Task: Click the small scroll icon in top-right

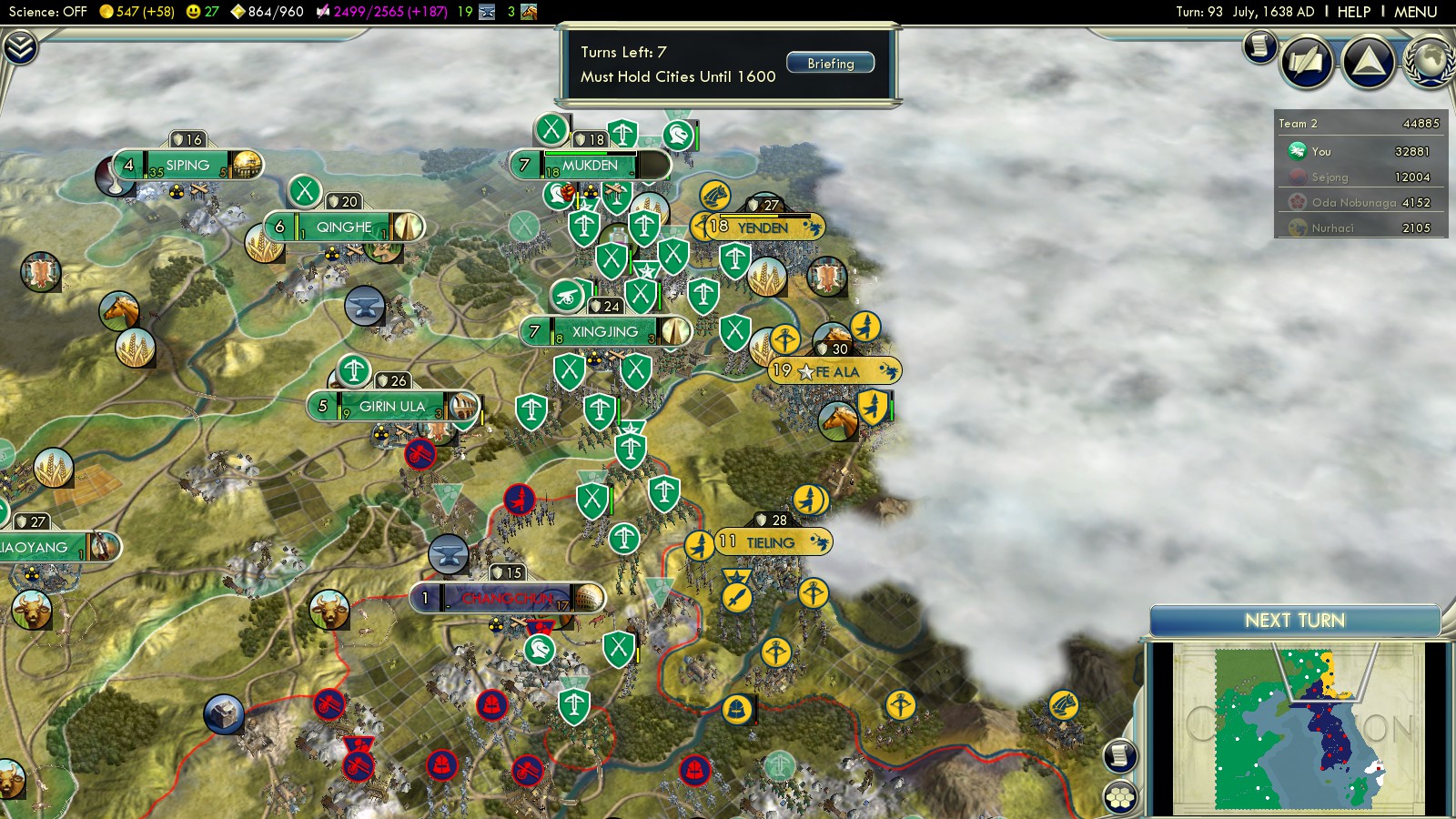Action: pyautogui.click(x=1259, y=45)
